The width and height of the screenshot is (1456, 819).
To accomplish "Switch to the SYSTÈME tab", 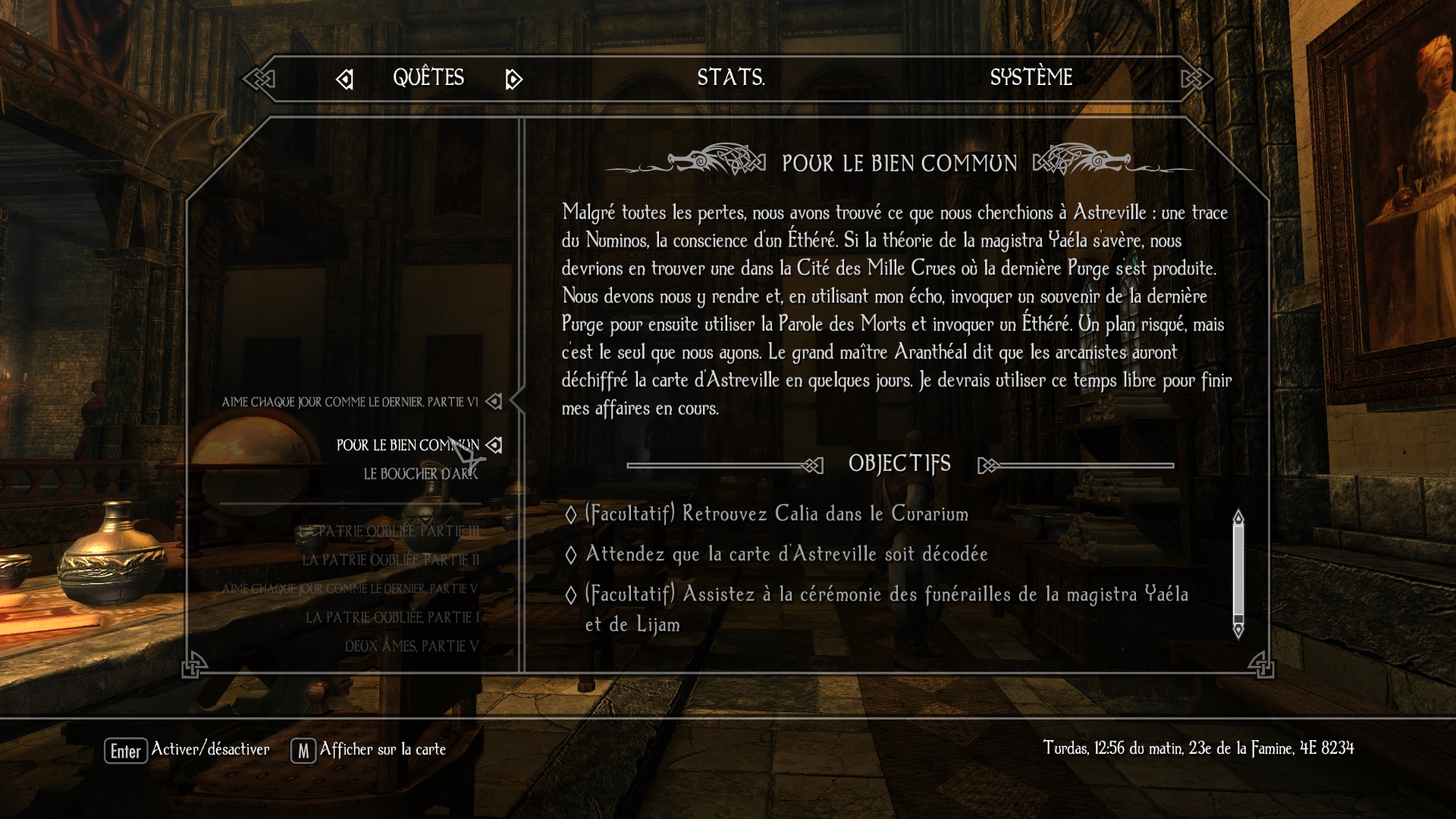I will pyautogui.click(x=1031, y=77).
